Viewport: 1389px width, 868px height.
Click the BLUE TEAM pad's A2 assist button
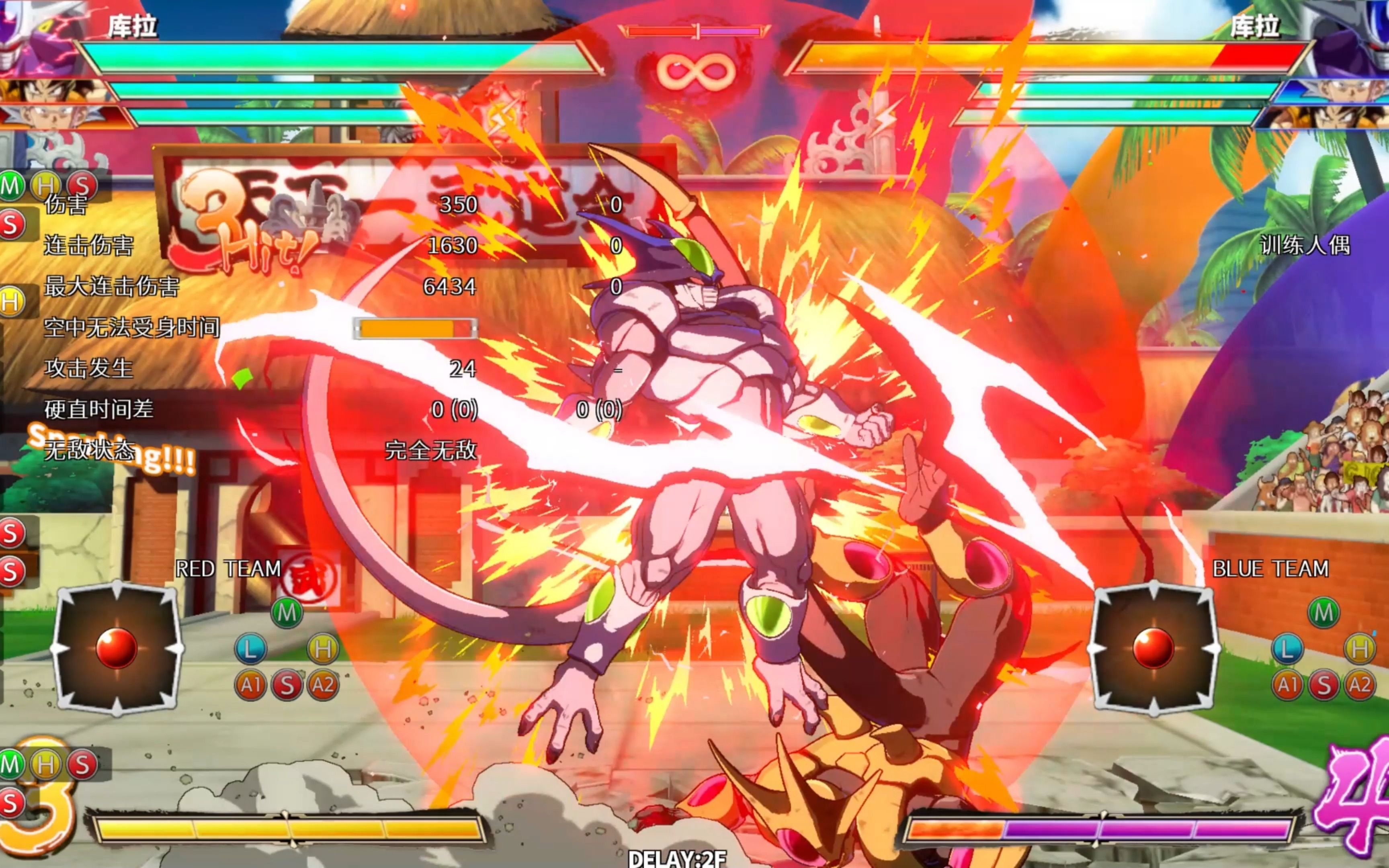tap(1360, 685)
